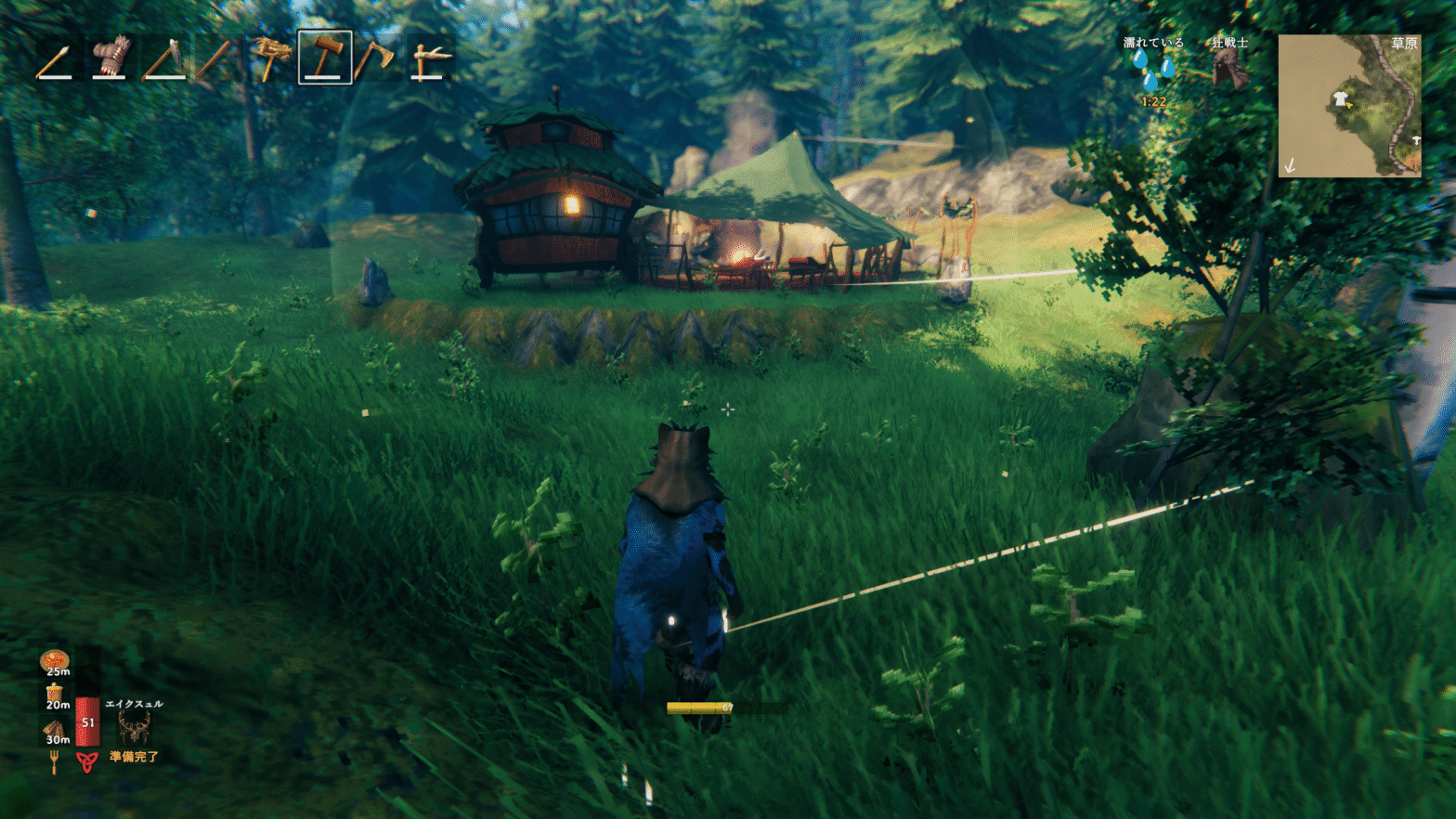Image resolution: width=1456 pixels, height=819 pixels.
Task: Click the wet status water-drop icon
Action: [1153, 70]
